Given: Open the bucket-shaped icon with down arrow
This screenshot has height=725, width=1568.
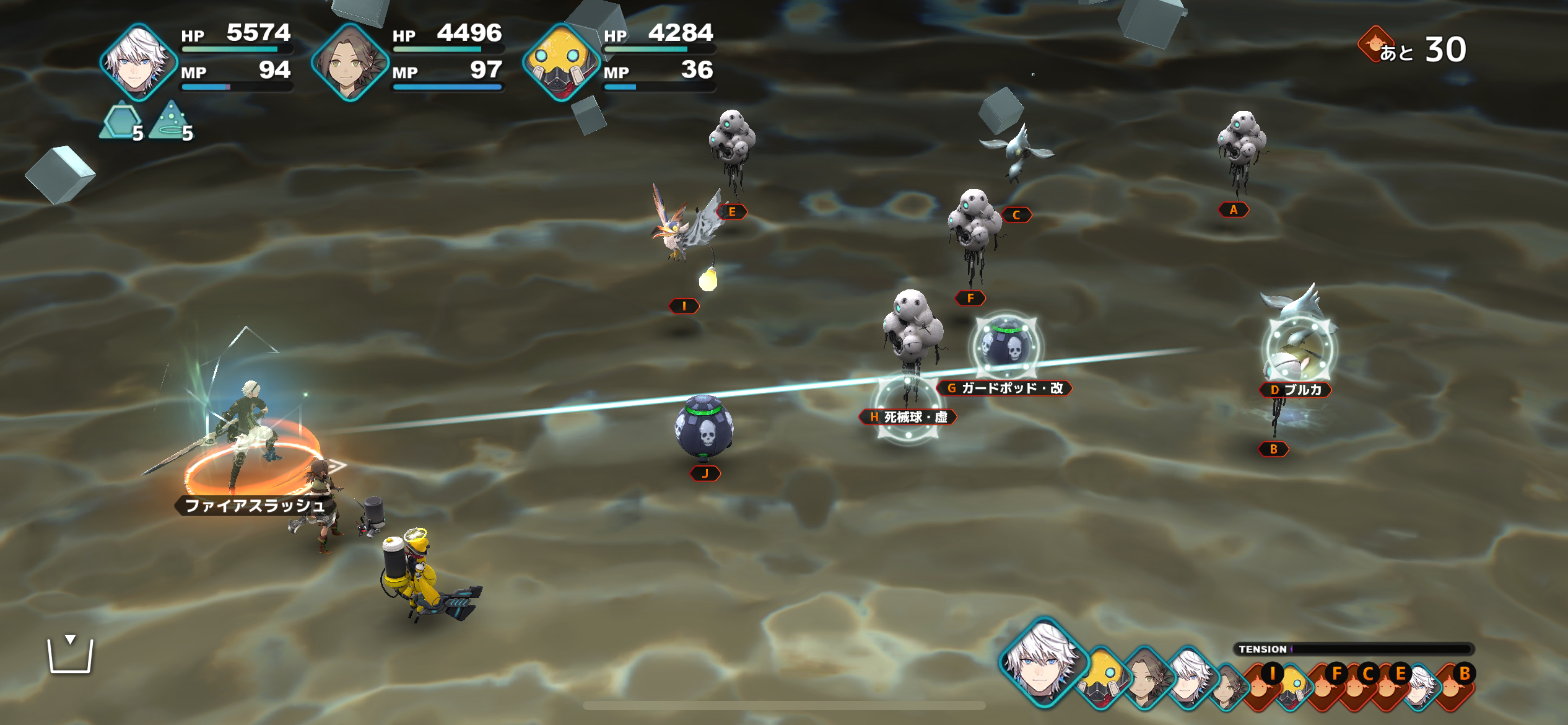Looking at the screenshot, I should point(71,654).
